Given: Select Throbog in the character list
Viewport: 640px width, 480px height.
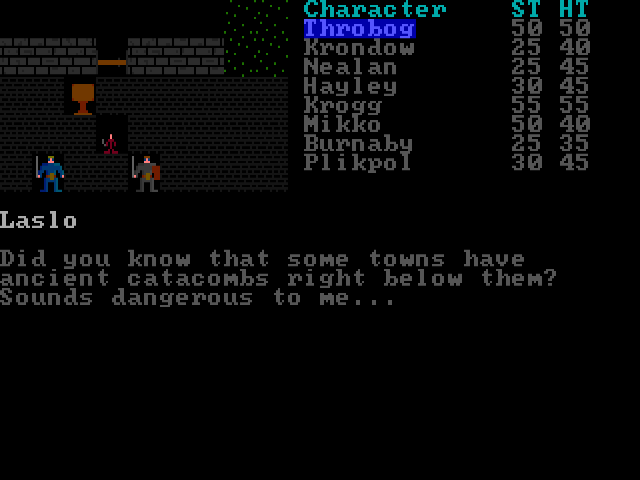Looking at the screenshot, I should [x=358, y=29].
